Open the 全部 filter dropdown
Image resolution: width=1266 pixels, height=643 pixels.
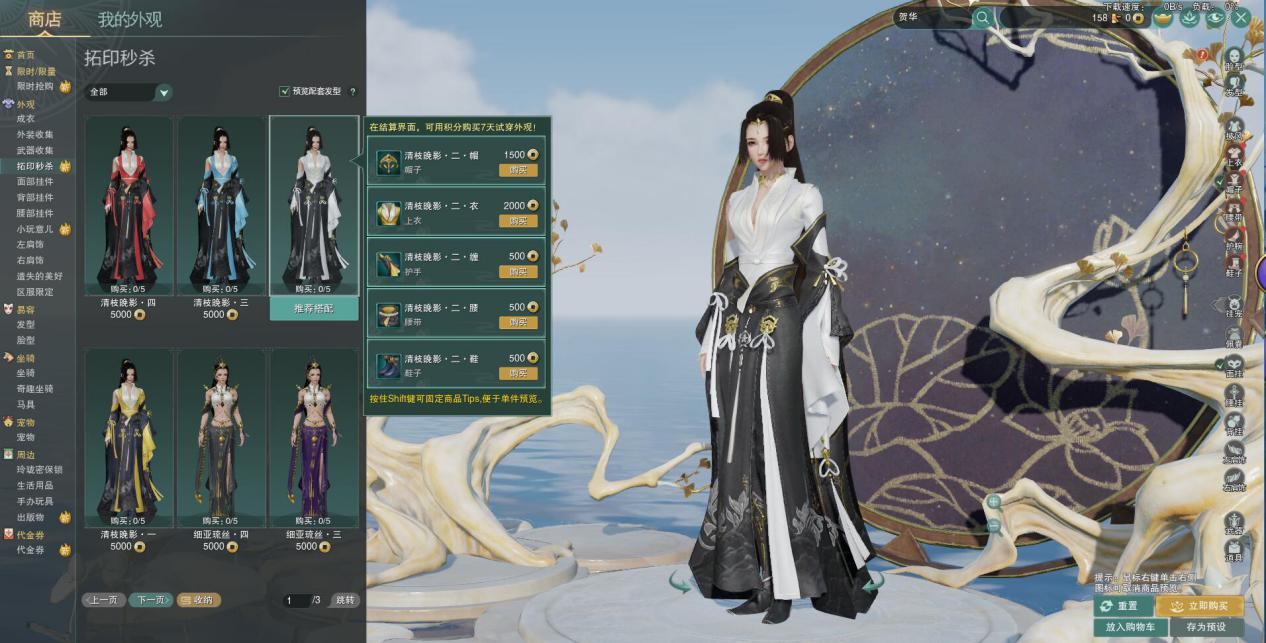tap(129, 92)
